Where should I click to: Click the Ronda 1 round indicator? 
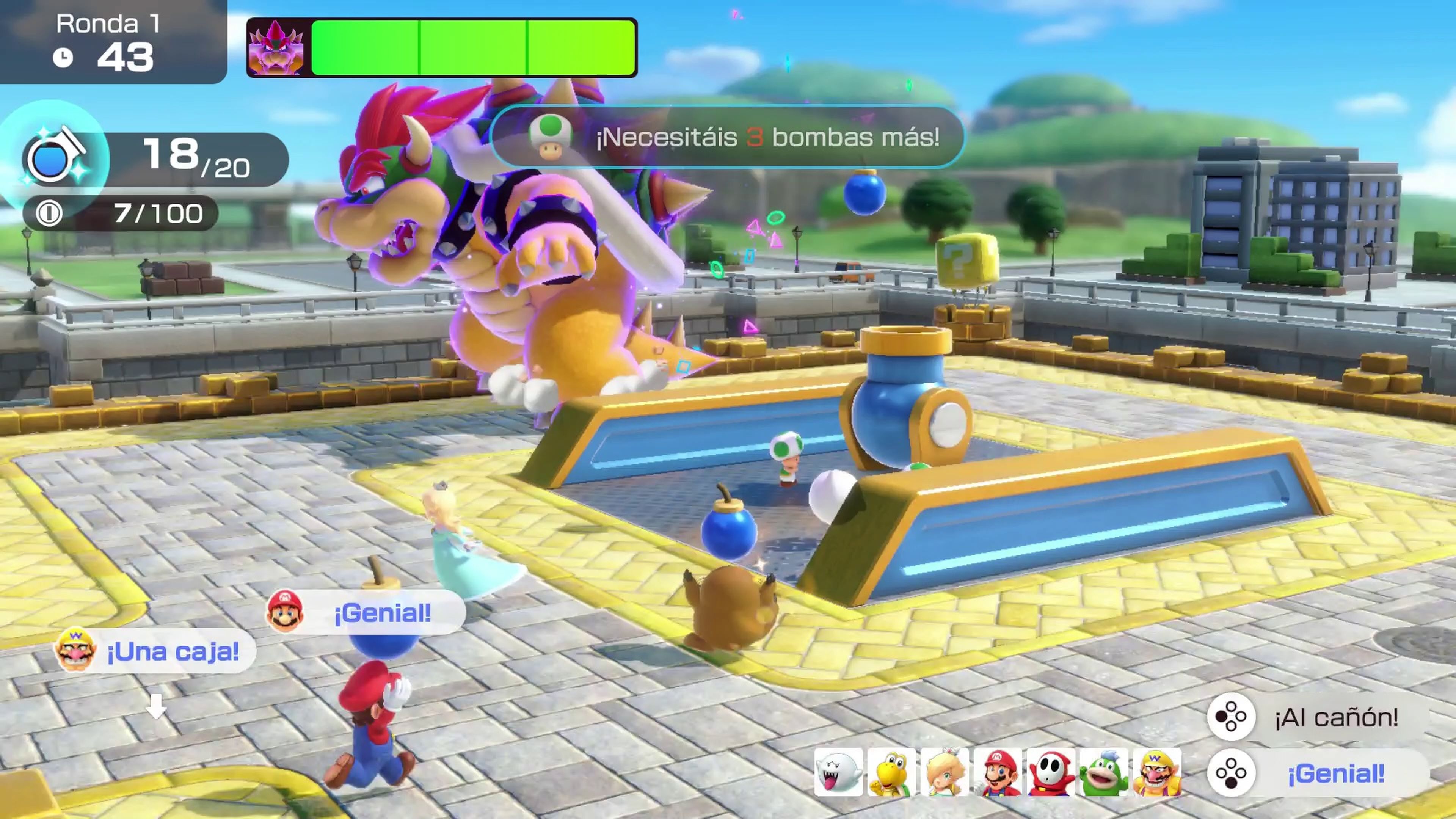[x=108, y=24]
